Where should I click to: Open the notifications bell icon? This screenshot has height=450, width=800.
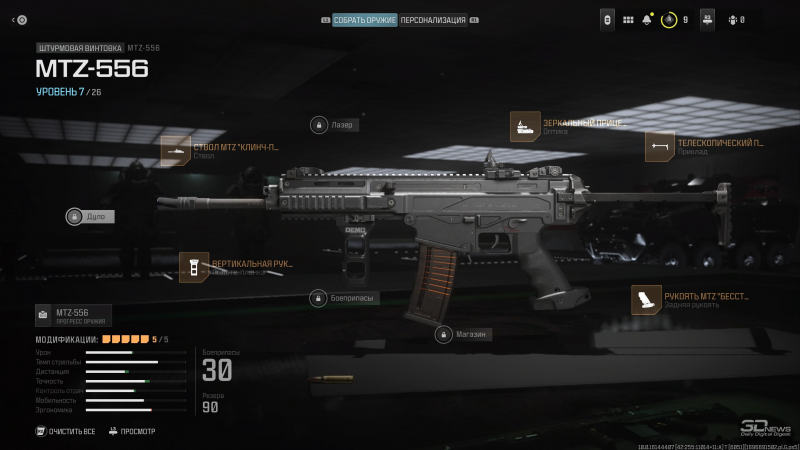[x=648, y=19]
